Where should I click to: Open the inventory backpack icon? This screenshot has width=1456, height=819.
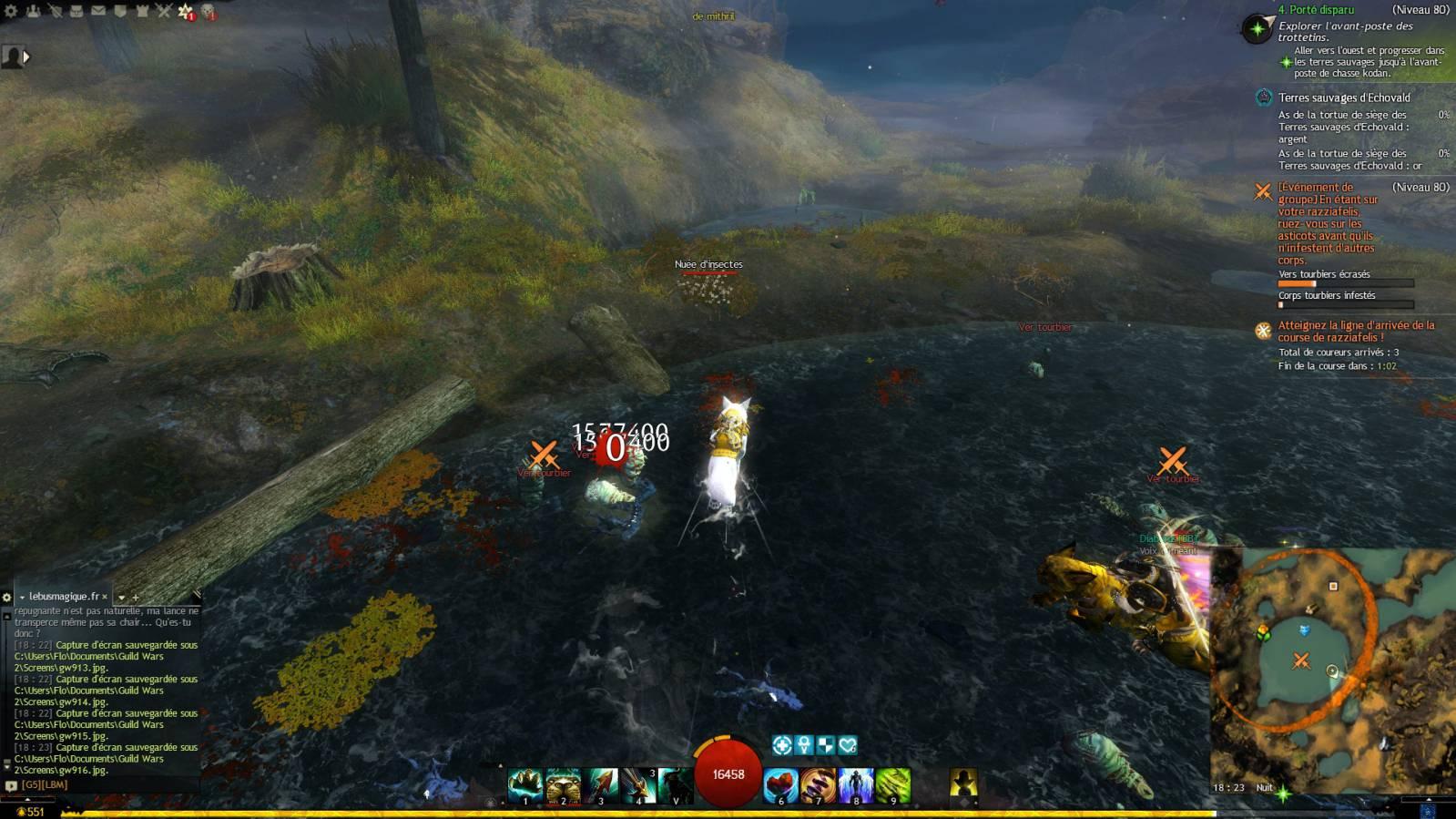click(76, 11)
